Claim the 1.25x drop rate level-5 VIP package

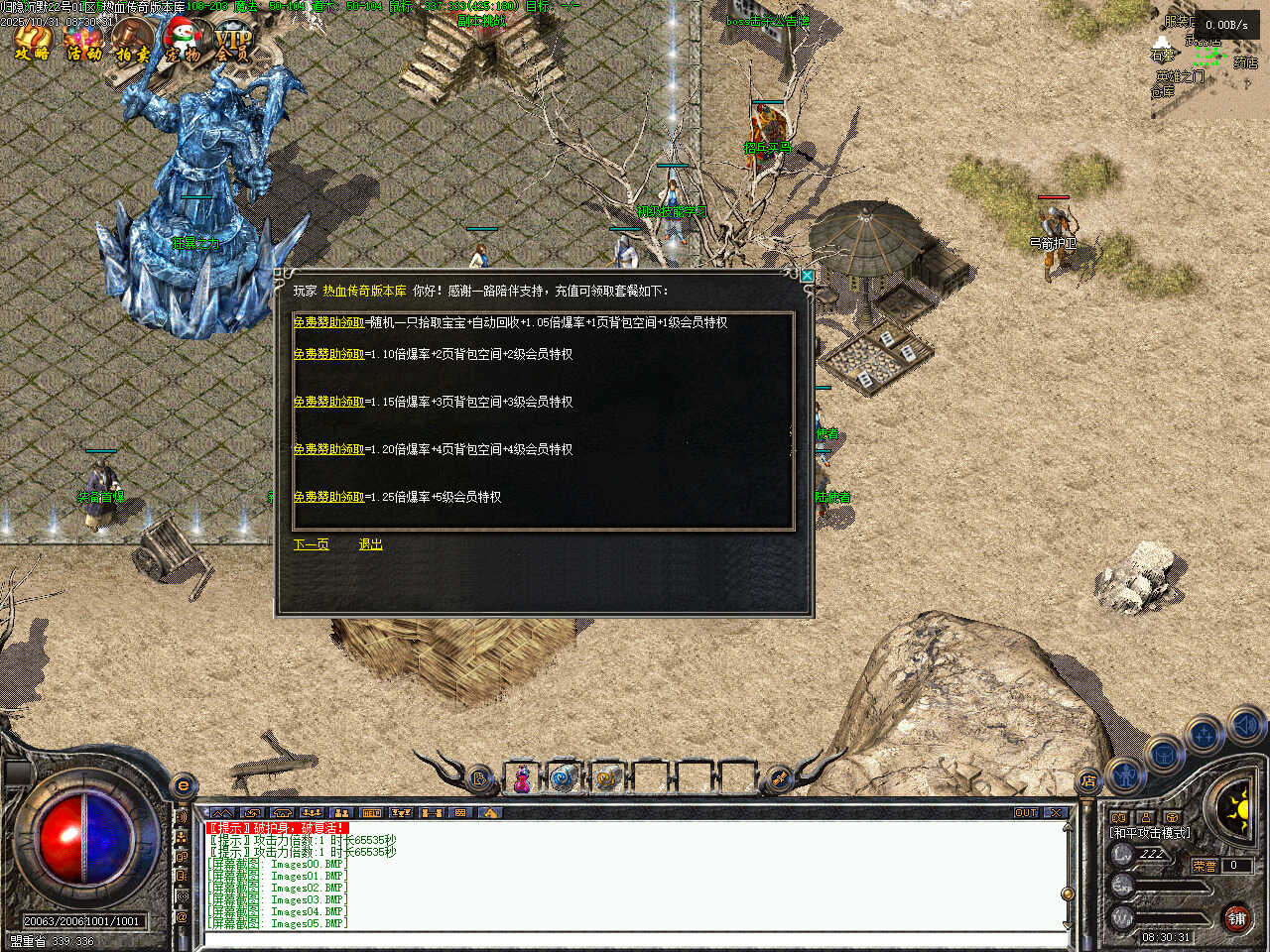[x=328, y=497]
